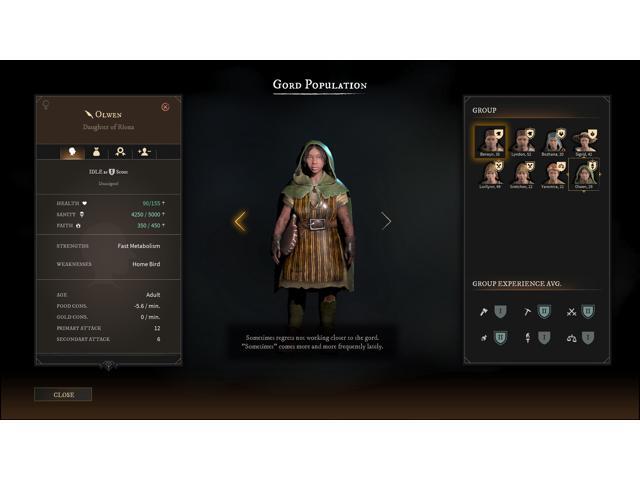Show the next villager with the right arrow

point(386,221)
